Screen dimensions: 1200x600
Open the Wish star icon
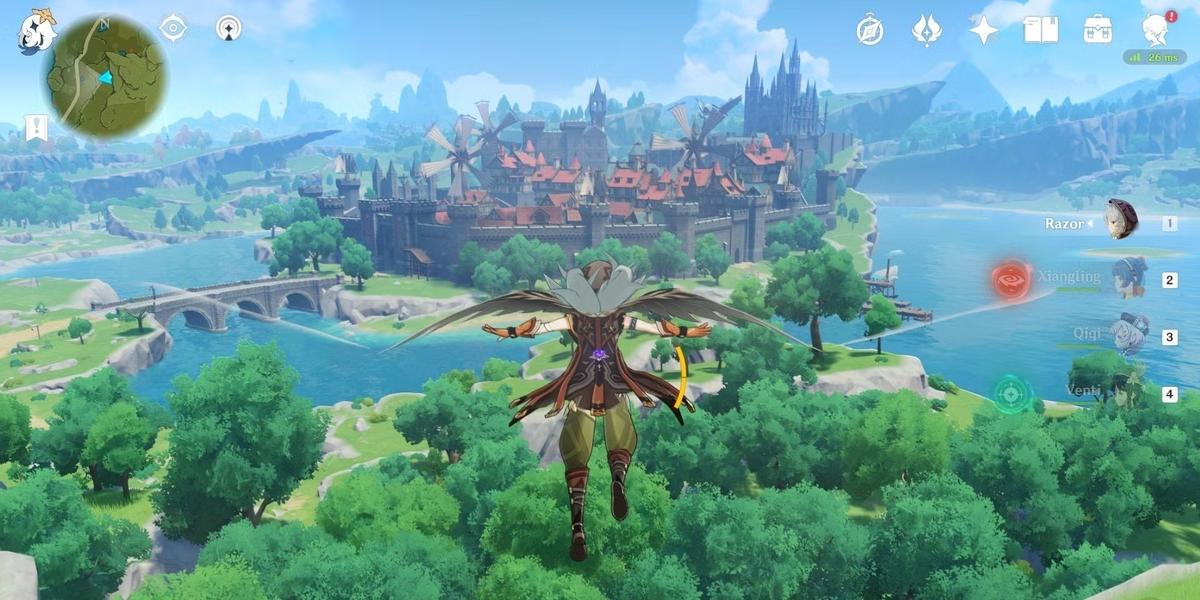[983, 30]
